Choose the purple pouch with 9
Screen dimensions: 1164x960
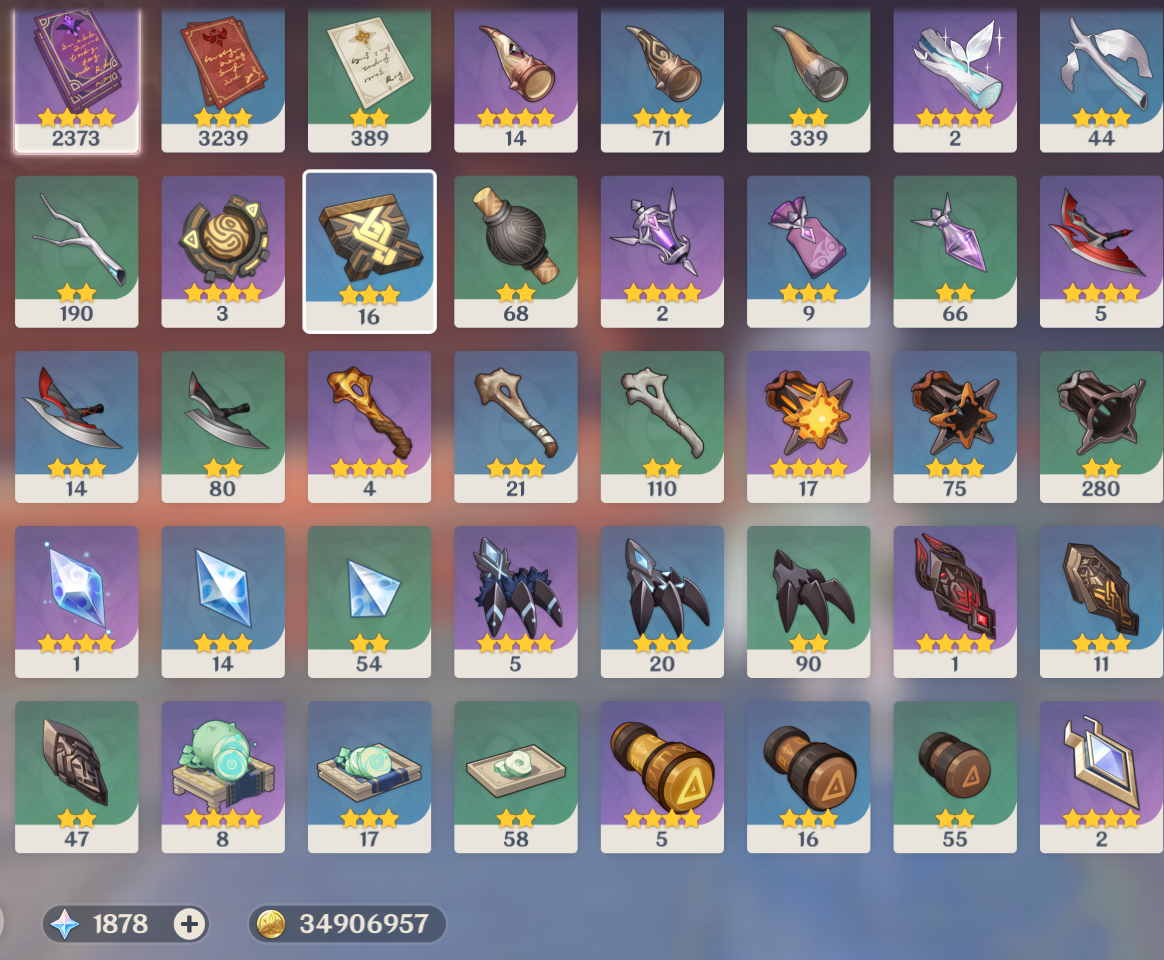click(x=808, y=251)
